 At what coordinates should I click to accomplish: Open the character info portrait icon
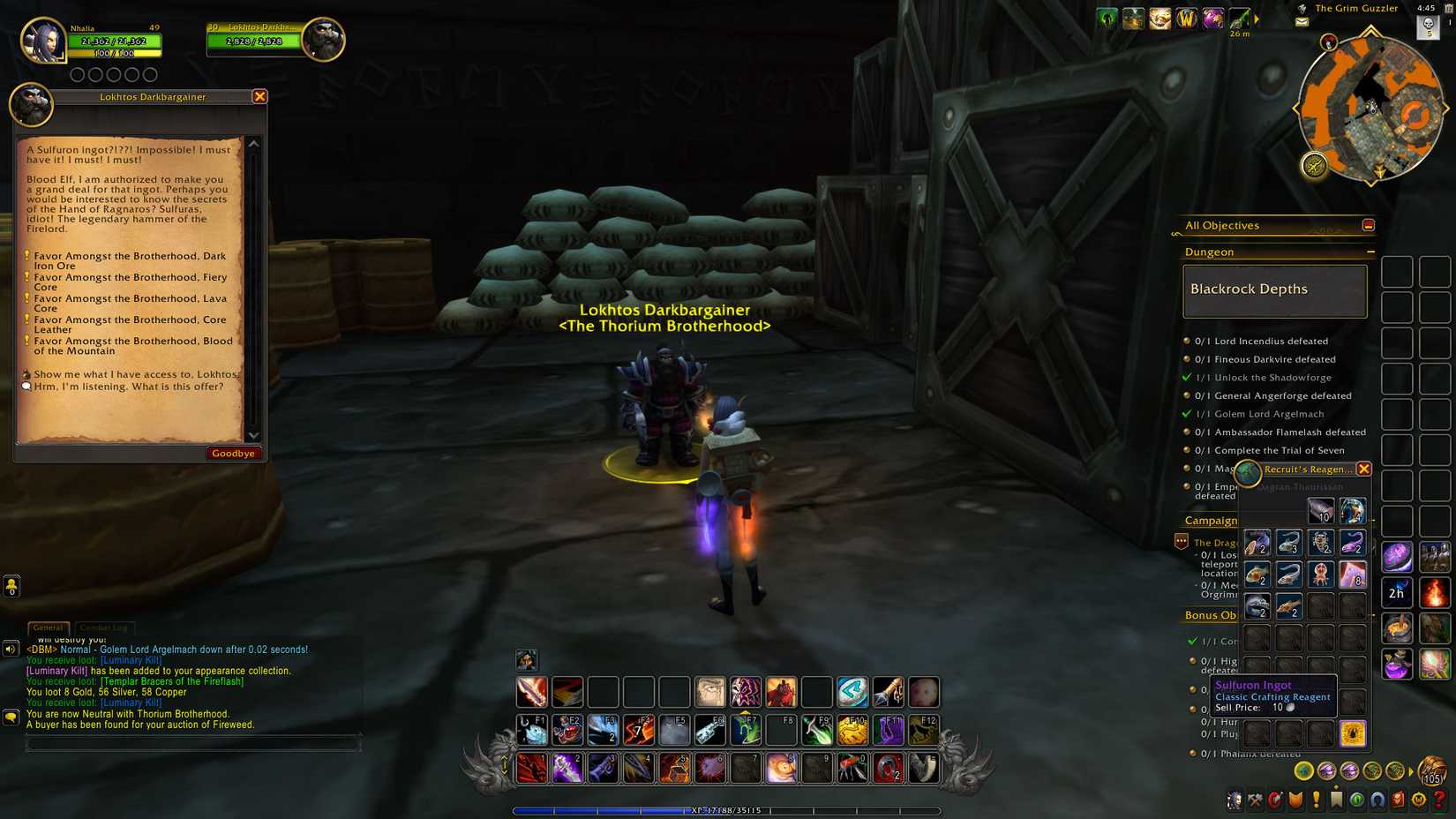pyautogui.click(x=1234, y=799)
